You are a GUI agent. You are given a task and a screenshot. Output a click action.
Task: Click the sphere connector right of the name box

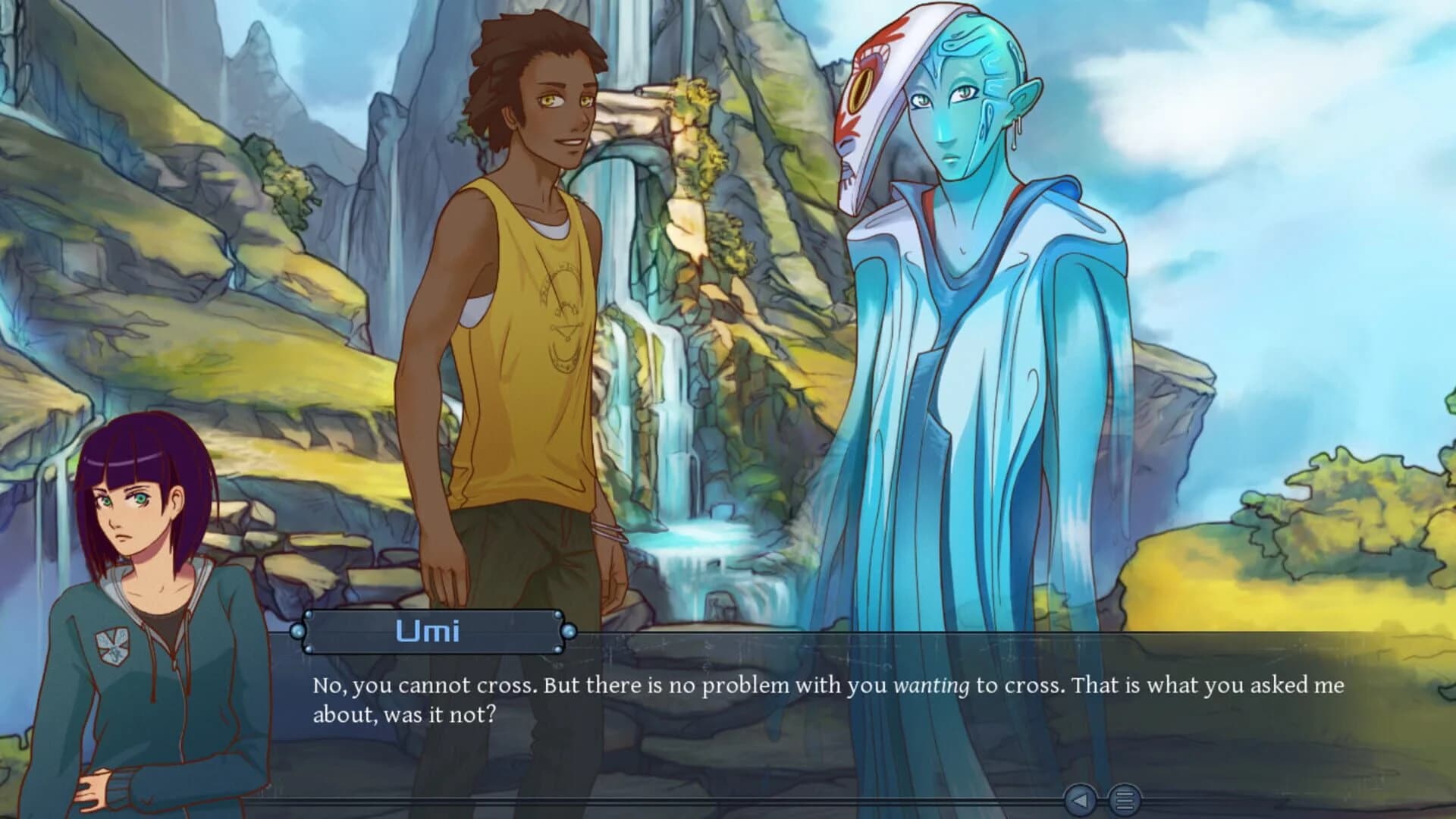570,631
